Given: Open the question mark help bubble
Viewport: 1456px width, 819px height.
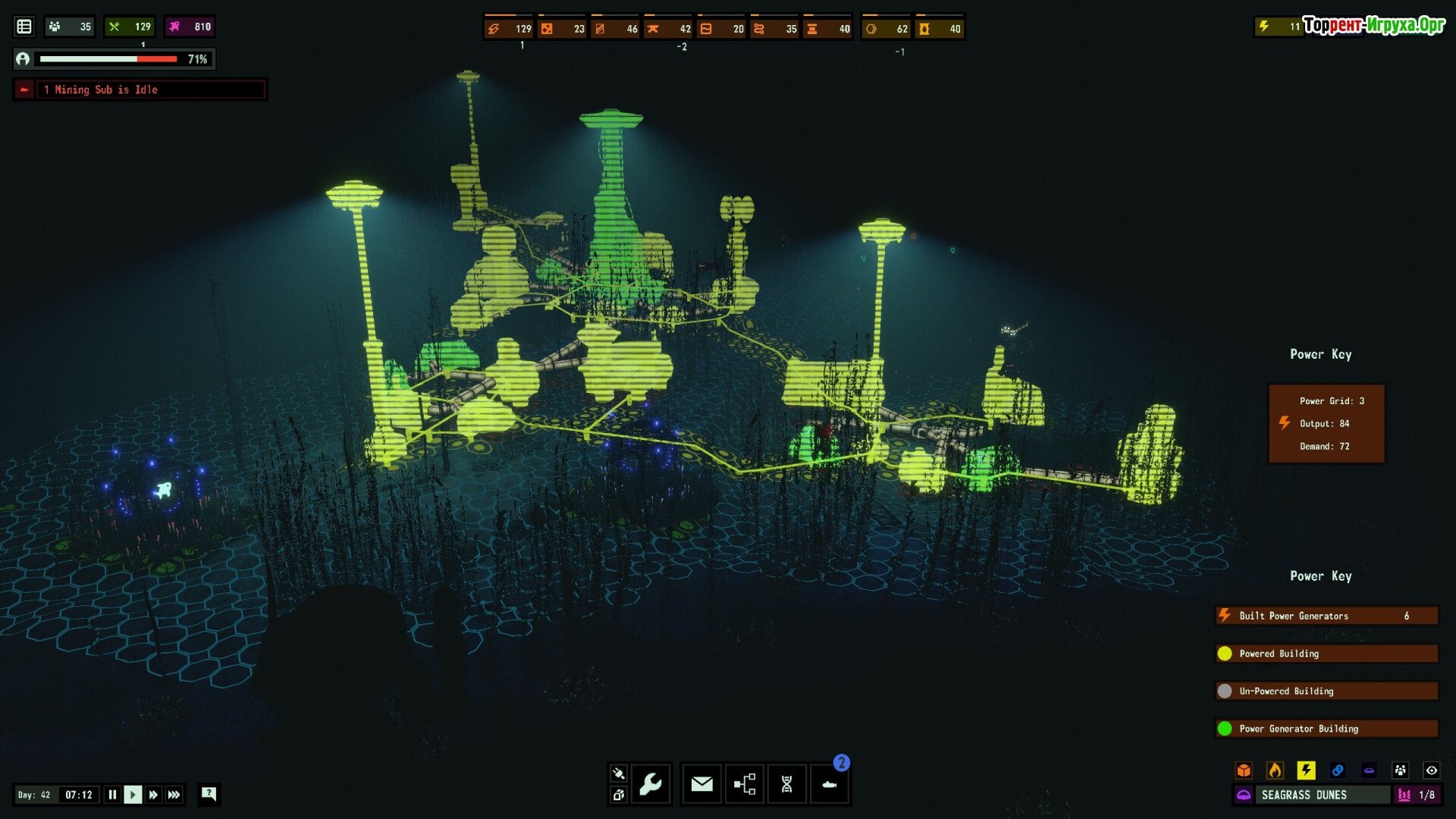Looking at the screenshot, I should [x=209, y=794].
